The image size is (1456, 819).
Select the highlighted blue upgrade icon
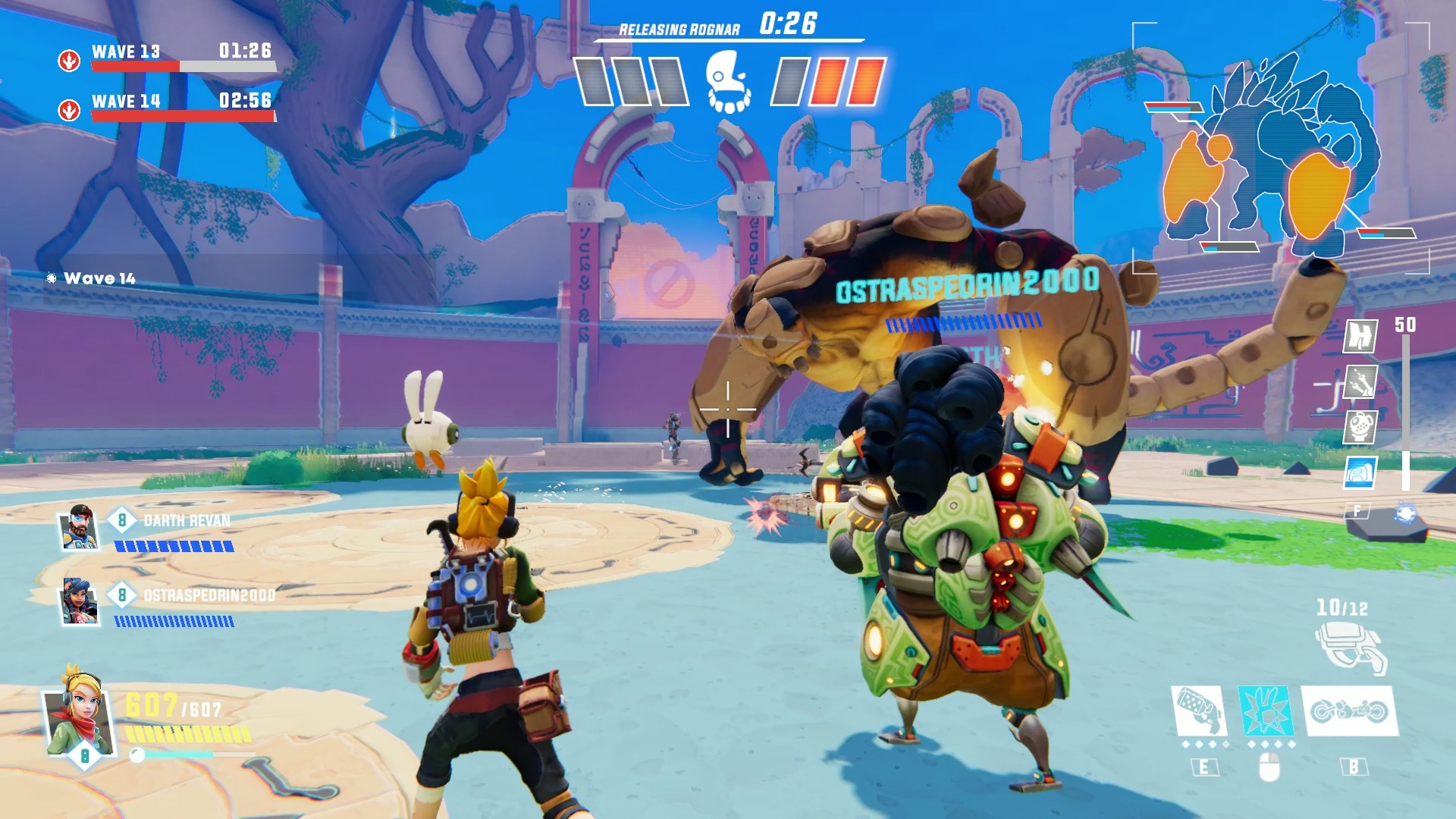click(x=1360, y=472)
